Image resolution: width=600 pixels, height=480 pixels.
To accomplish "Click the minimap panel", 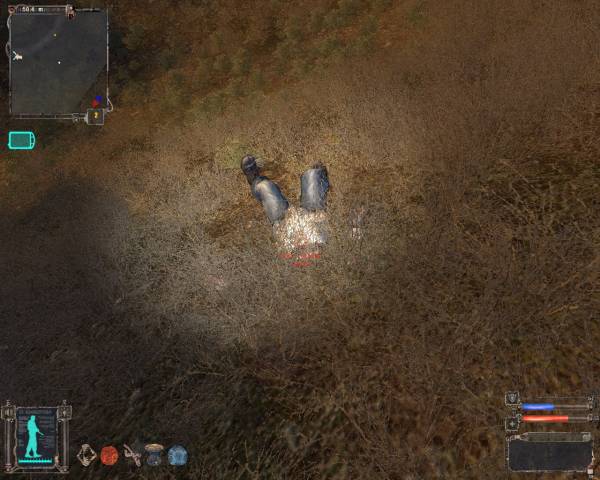I will pos(57,62).
